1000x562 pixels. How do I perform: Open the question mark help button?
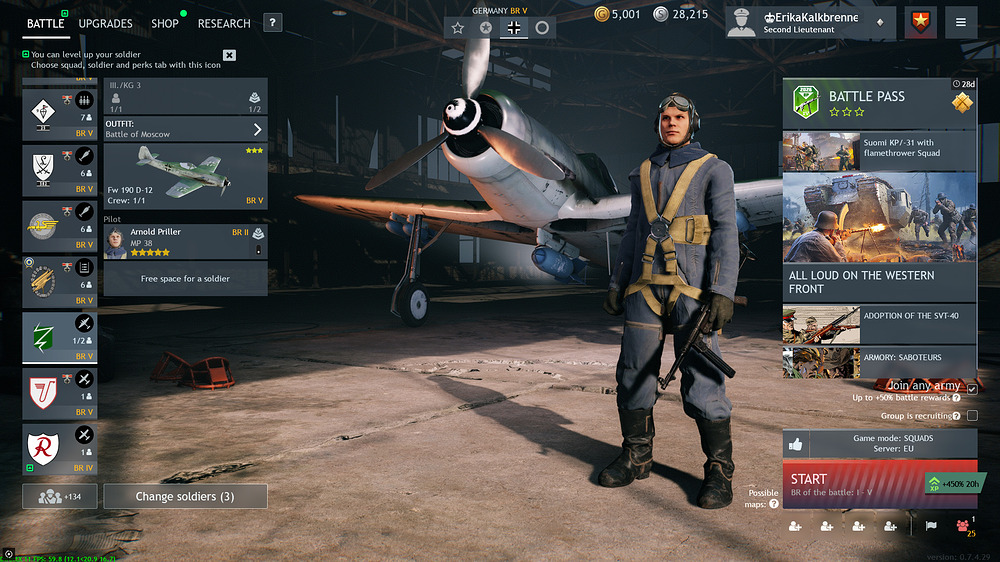coord(273,23)
